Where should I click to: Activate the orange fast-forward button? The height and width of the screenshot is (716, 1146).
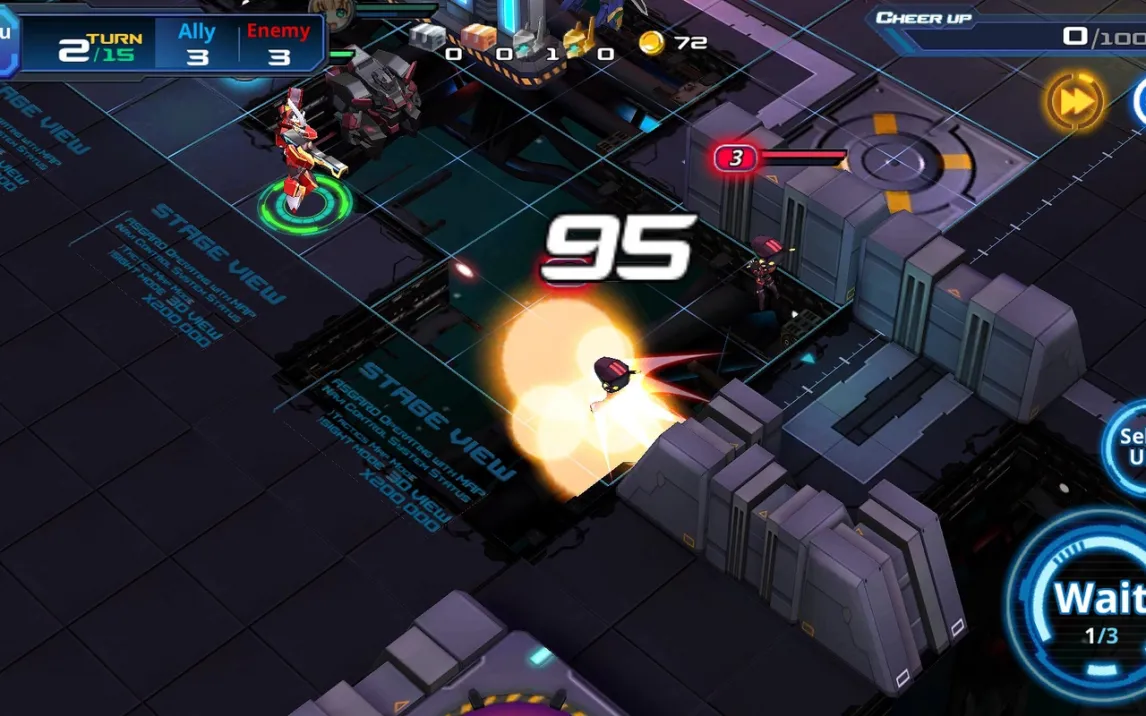click(x=1075, y=101)
